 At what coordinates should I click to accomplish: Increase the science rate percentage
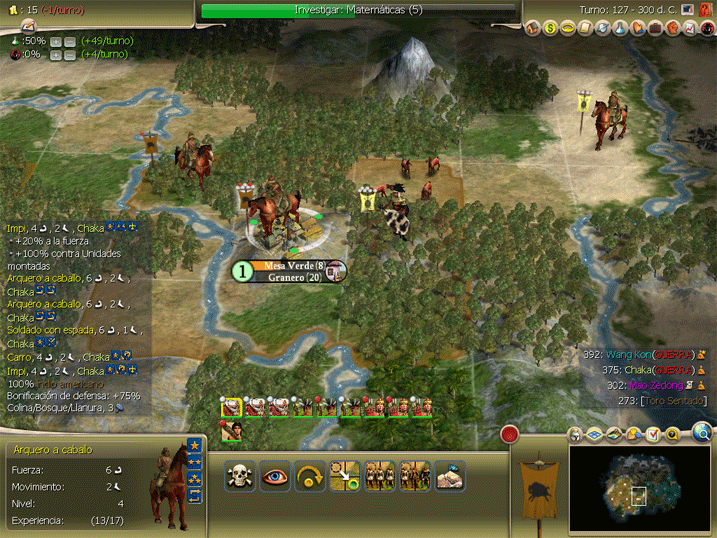(x=55, y=41)
